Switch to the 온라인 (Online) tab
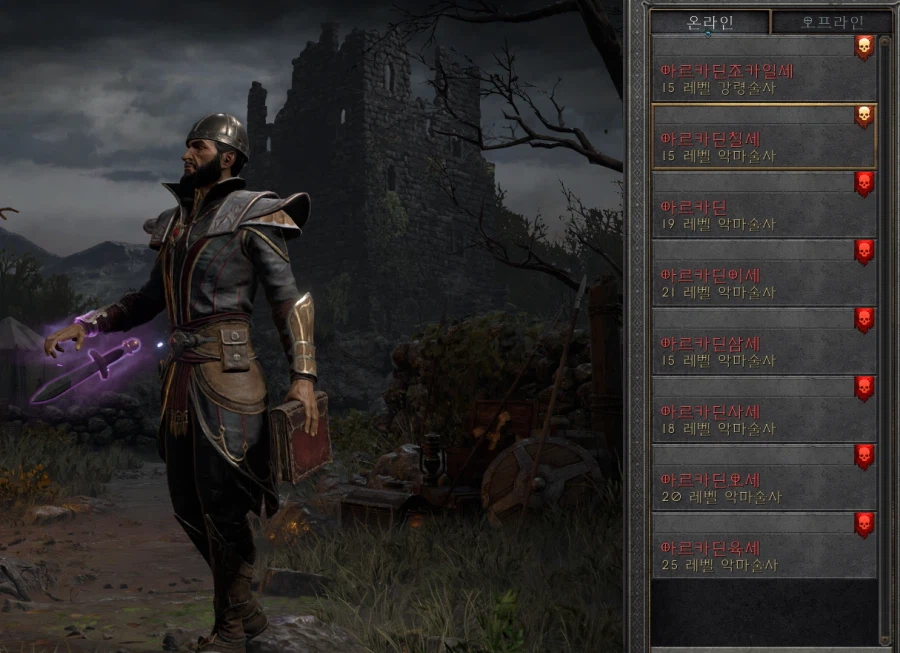 (x=710, y=22)
